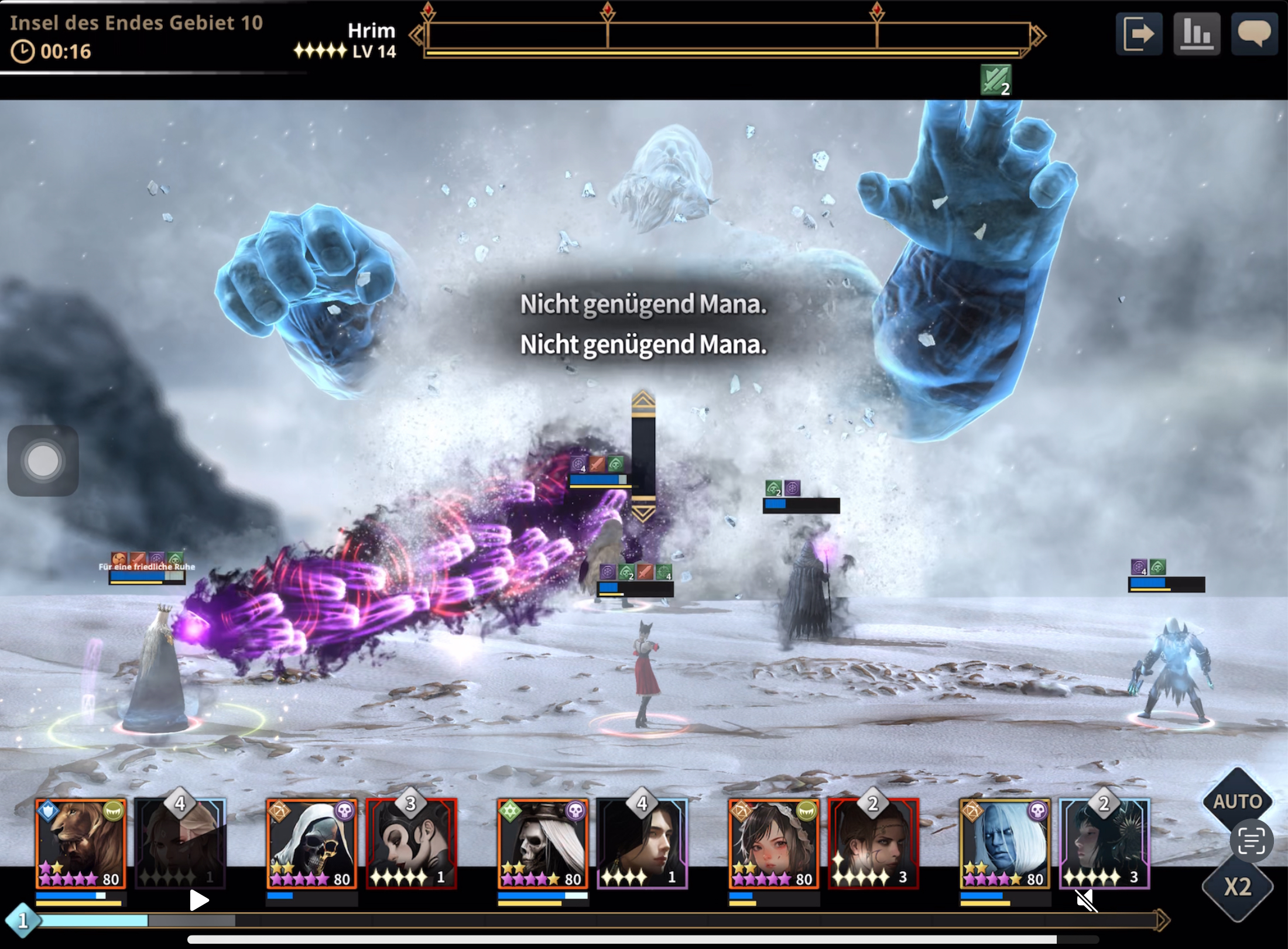Use the purple-framed dark-haired woman skill card

click(x=1104, y=843)
